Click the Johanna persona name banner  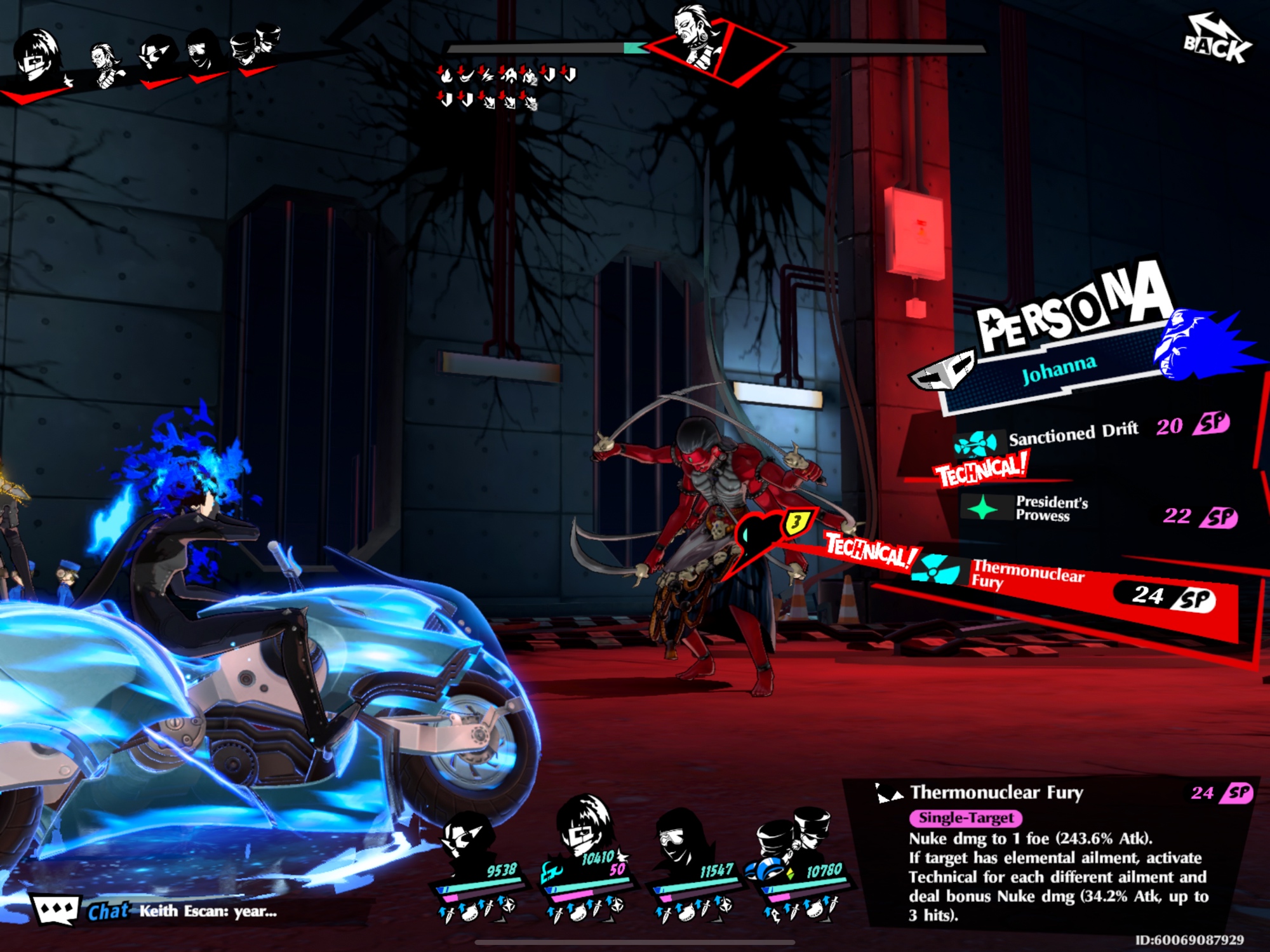click(1059, 370)
